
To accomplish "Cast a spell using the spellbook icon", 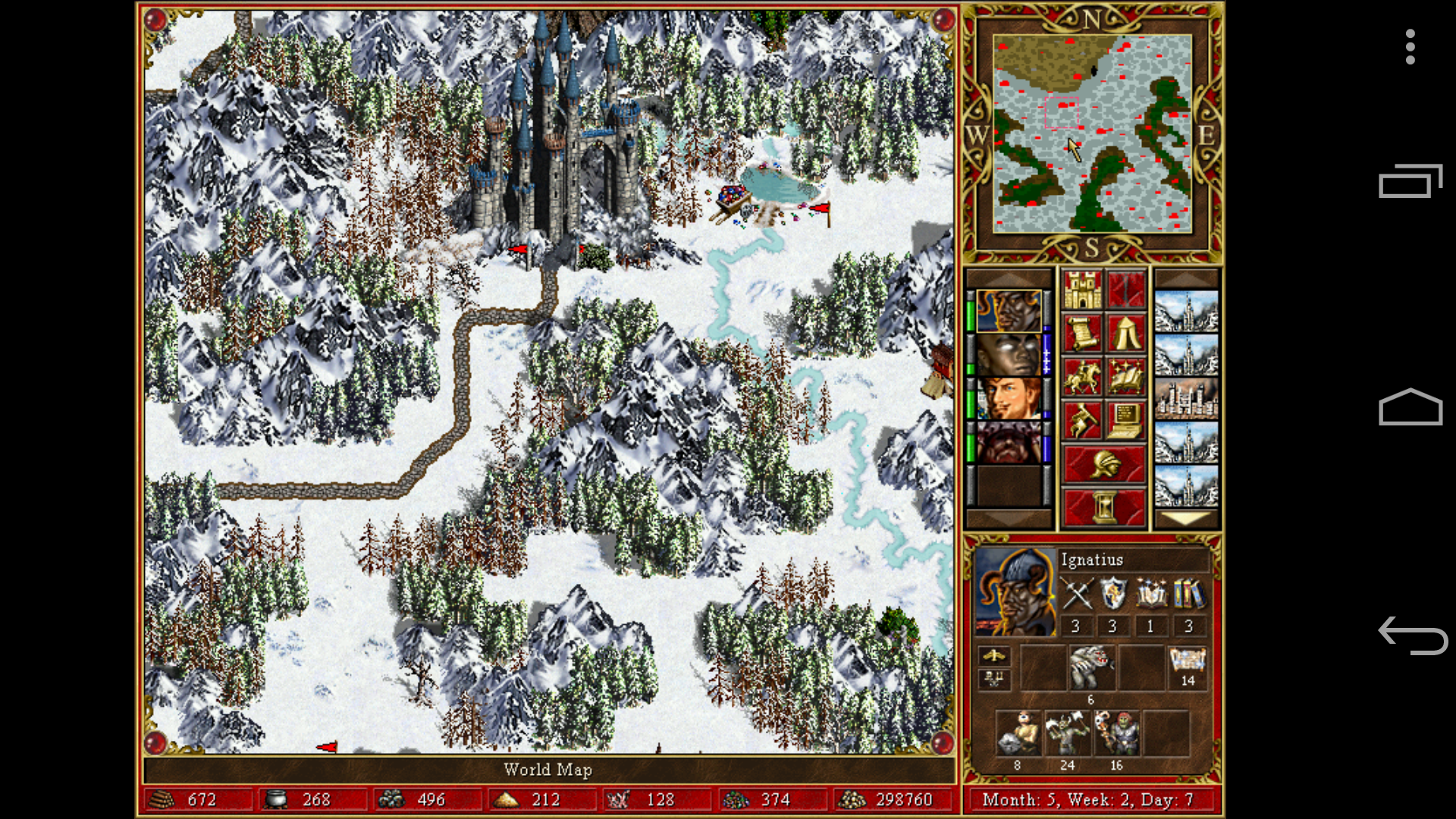I will coord(1128,378).
